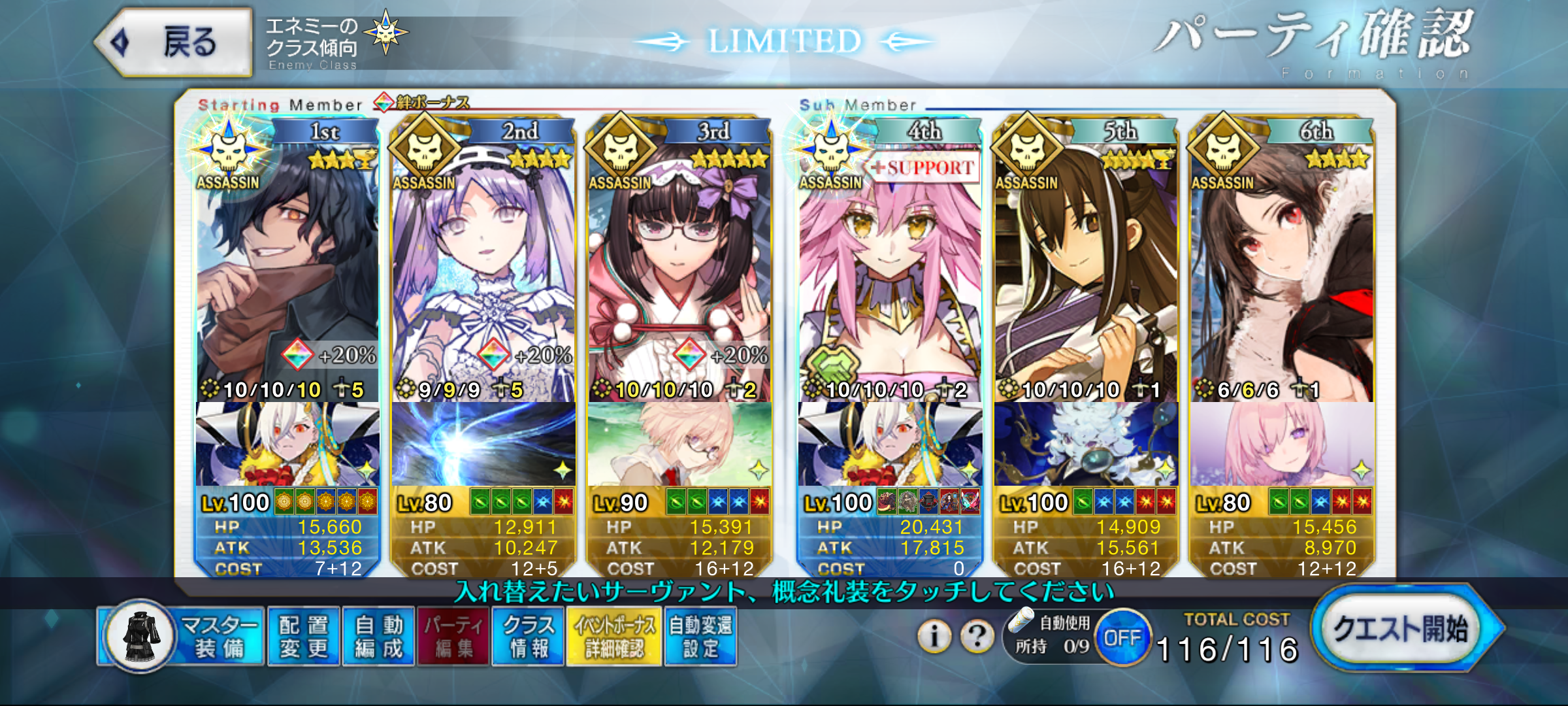This screenshot has height=706, width=1568.
Task: Open the マスター装備 master equipment menu
Action: tap(183, 637)
